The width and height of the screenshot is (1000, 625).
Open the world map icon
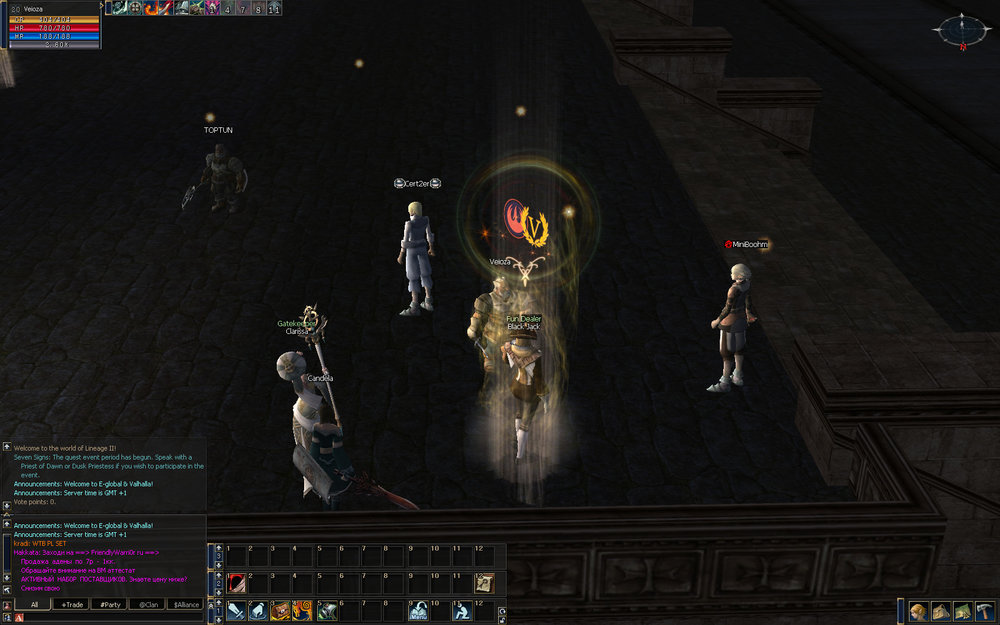pos(962,611)
